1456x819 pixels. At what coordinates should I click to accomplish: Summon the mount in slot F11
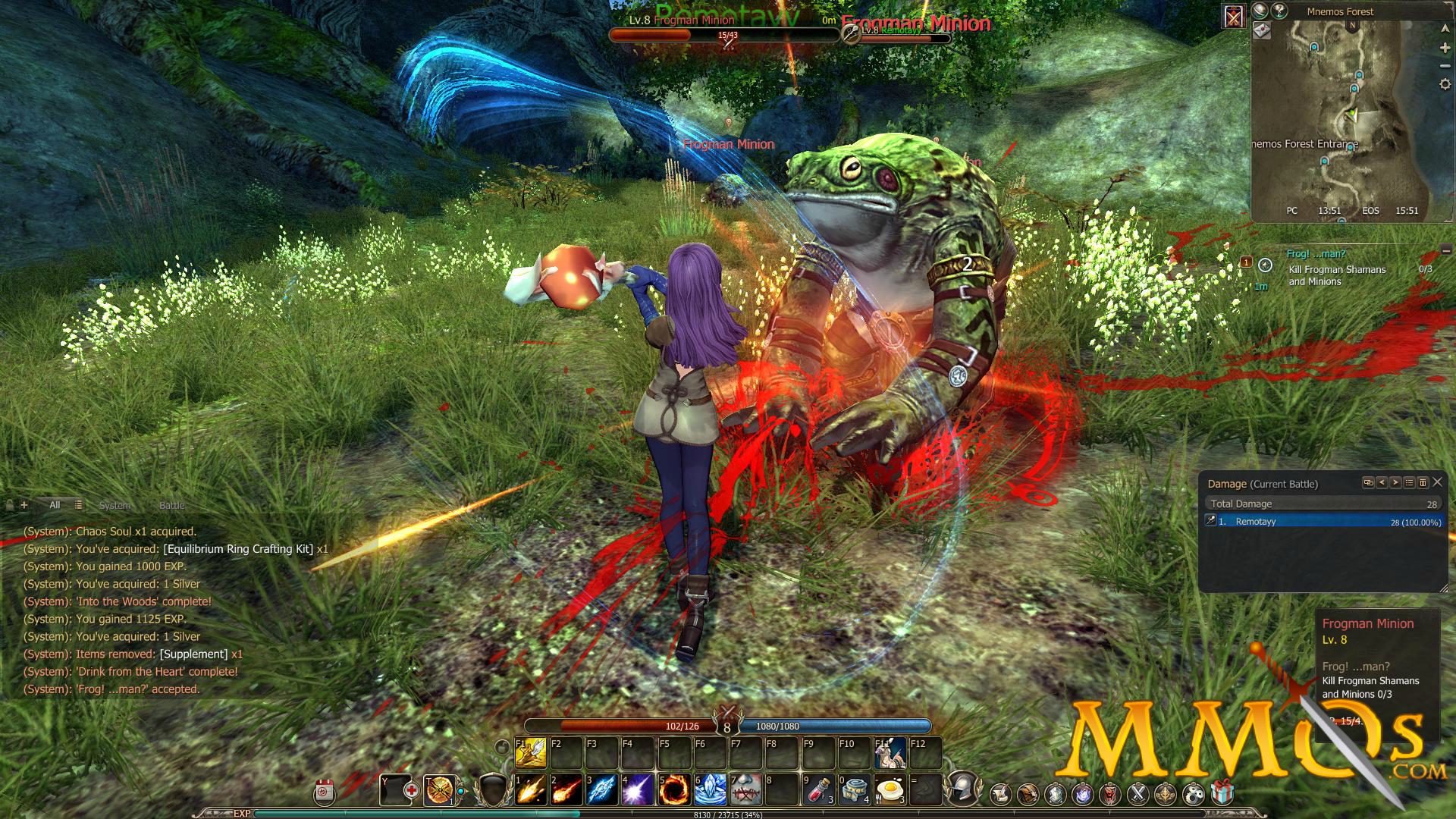[x=890, y=752]
